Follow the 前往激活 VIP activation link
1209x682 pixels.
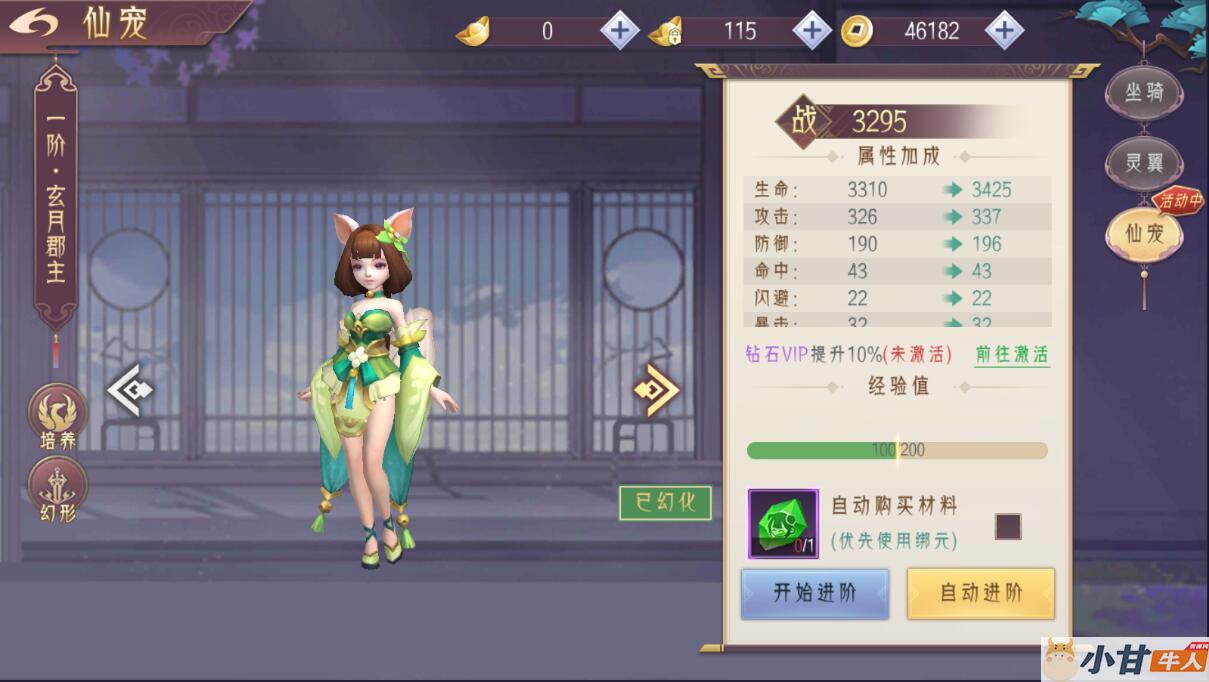click(x=1012, y=355)
